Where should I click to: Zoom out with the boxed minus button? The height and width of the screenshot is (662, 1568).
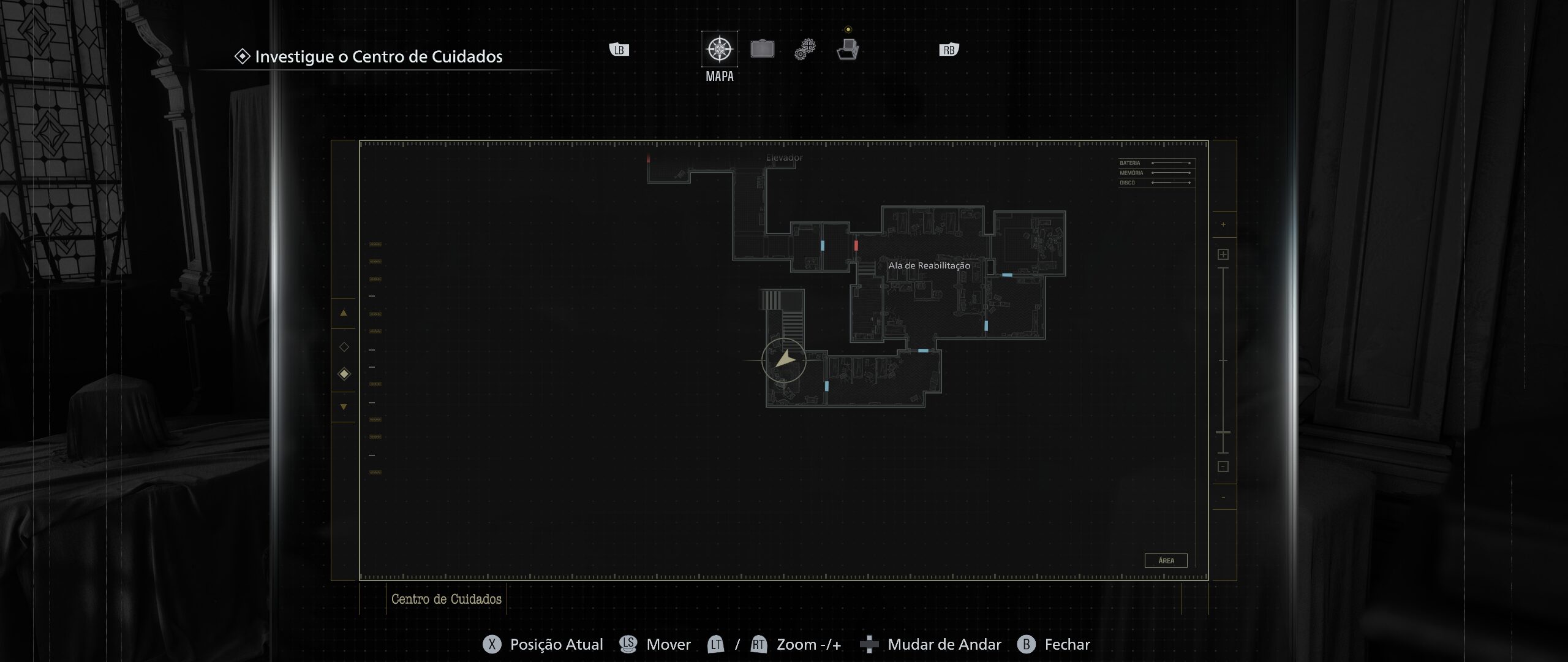click(1223, 467)
